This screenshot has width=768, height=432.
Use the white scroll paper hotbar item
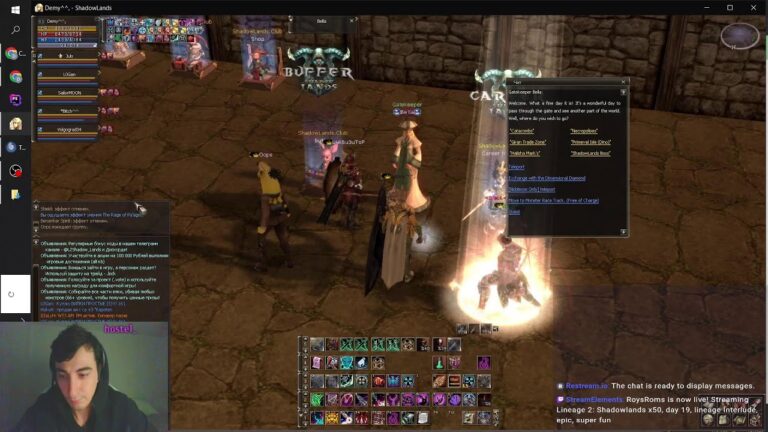pos(423,417)
